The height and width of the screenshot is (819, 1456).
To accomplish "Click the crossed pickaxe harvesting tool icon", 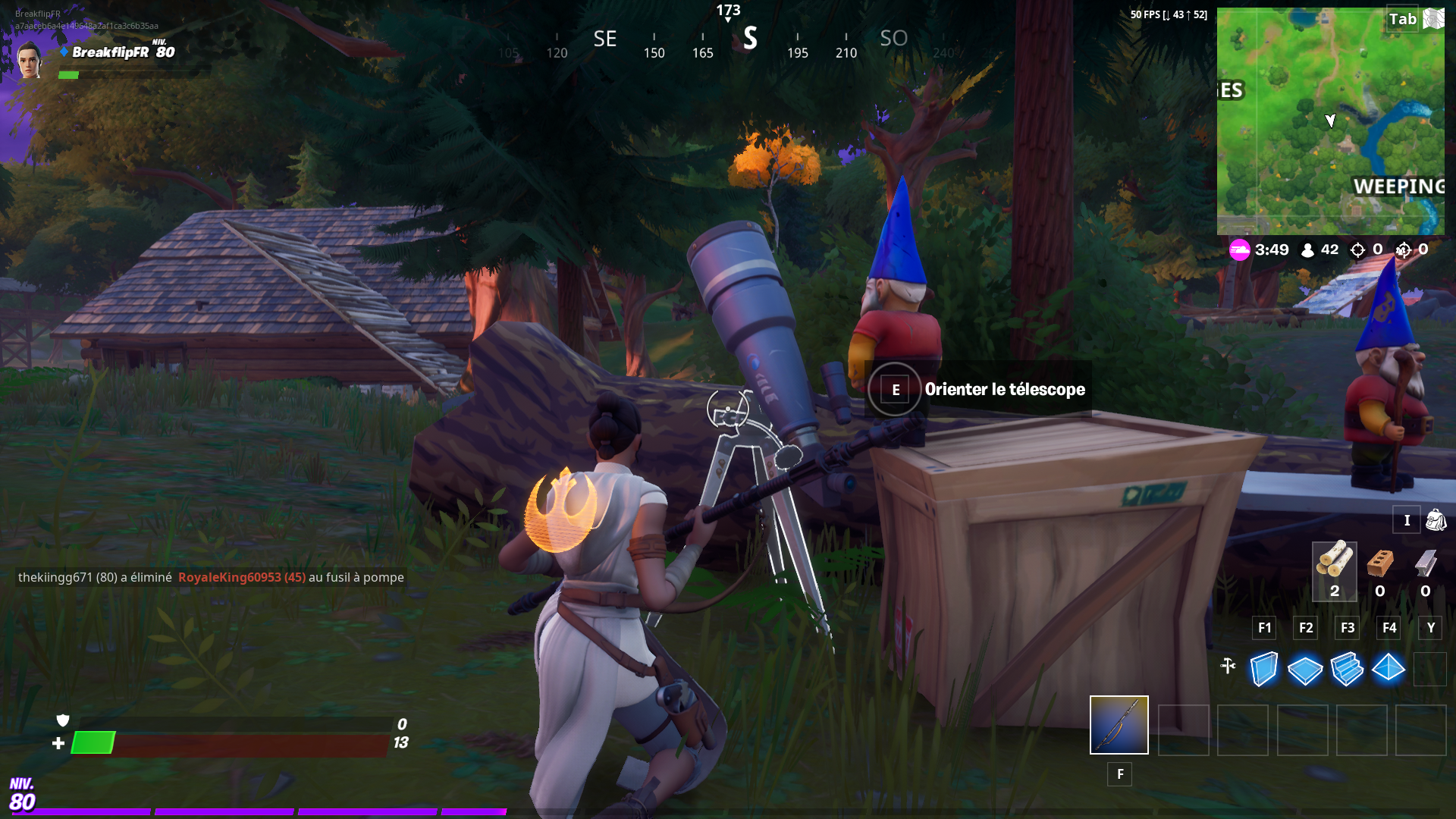I will pos(1228,666).
